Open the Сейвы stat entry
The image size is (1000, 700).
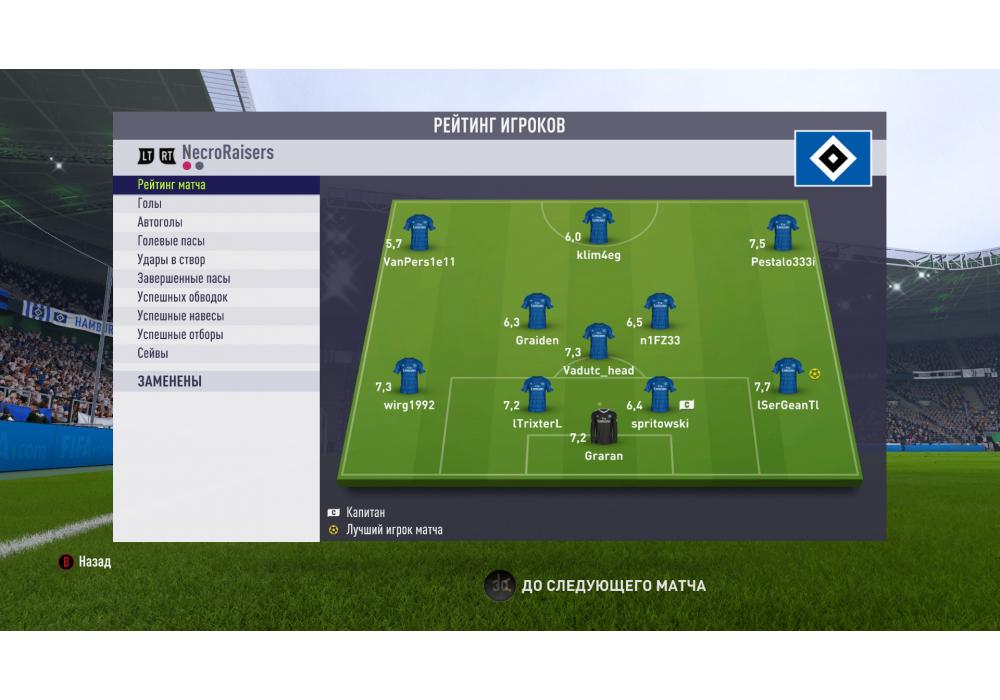pyautogui.click(x=215, y=353)
